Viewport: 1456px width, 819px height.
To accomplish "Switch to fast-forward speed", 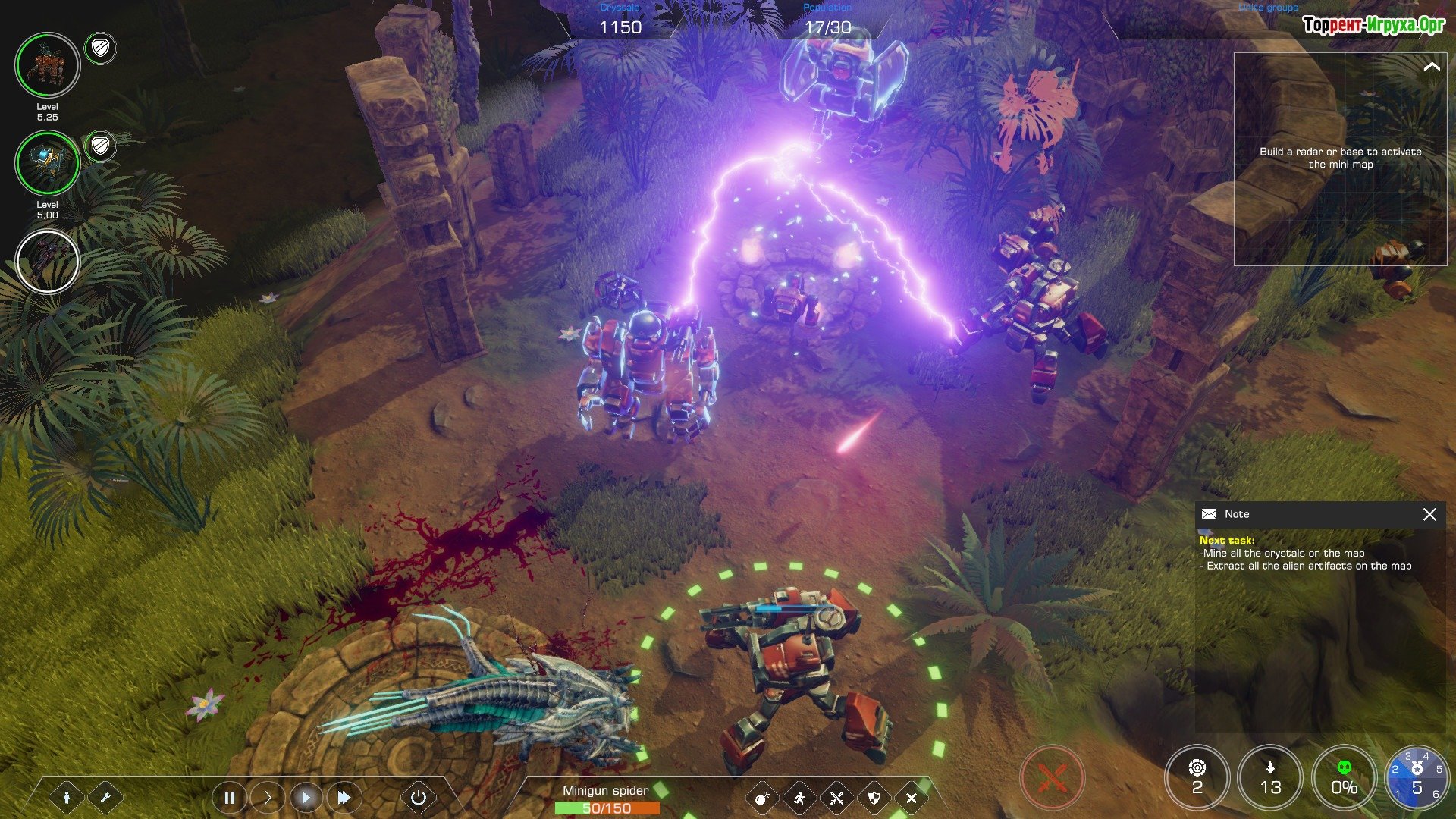I will (344, 798).
